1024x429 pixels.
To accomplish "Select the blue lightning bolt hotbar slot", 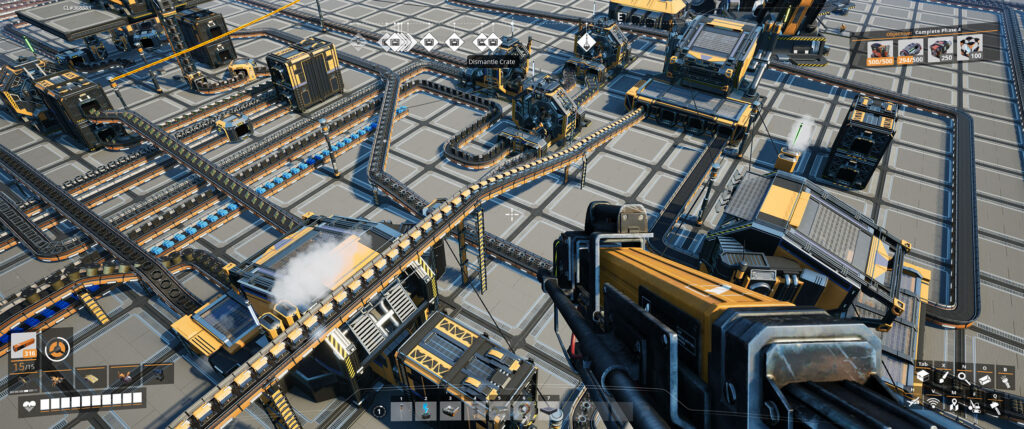I will click(426, 410).
